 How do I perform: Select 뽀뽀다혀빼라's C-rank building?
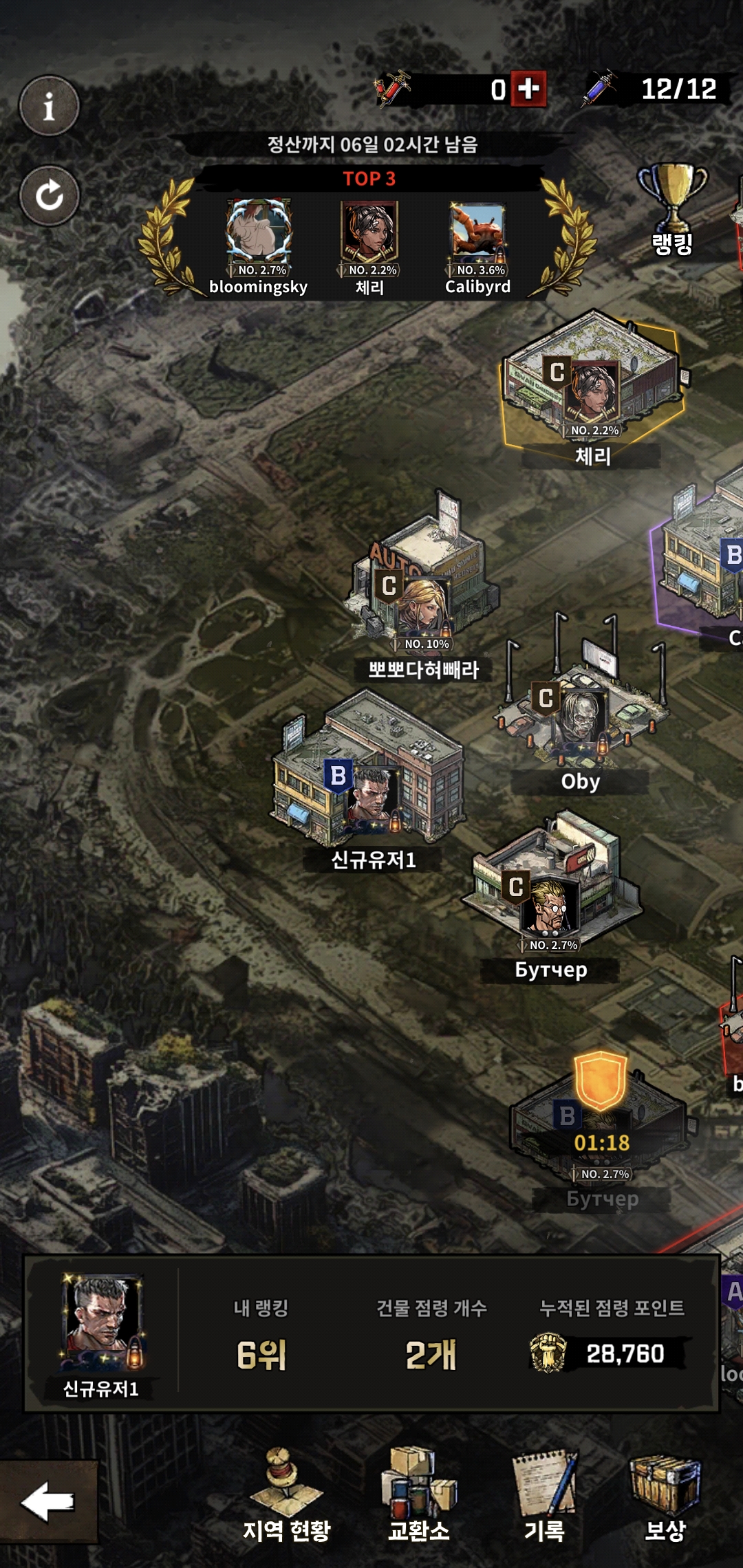pos(423,585)
